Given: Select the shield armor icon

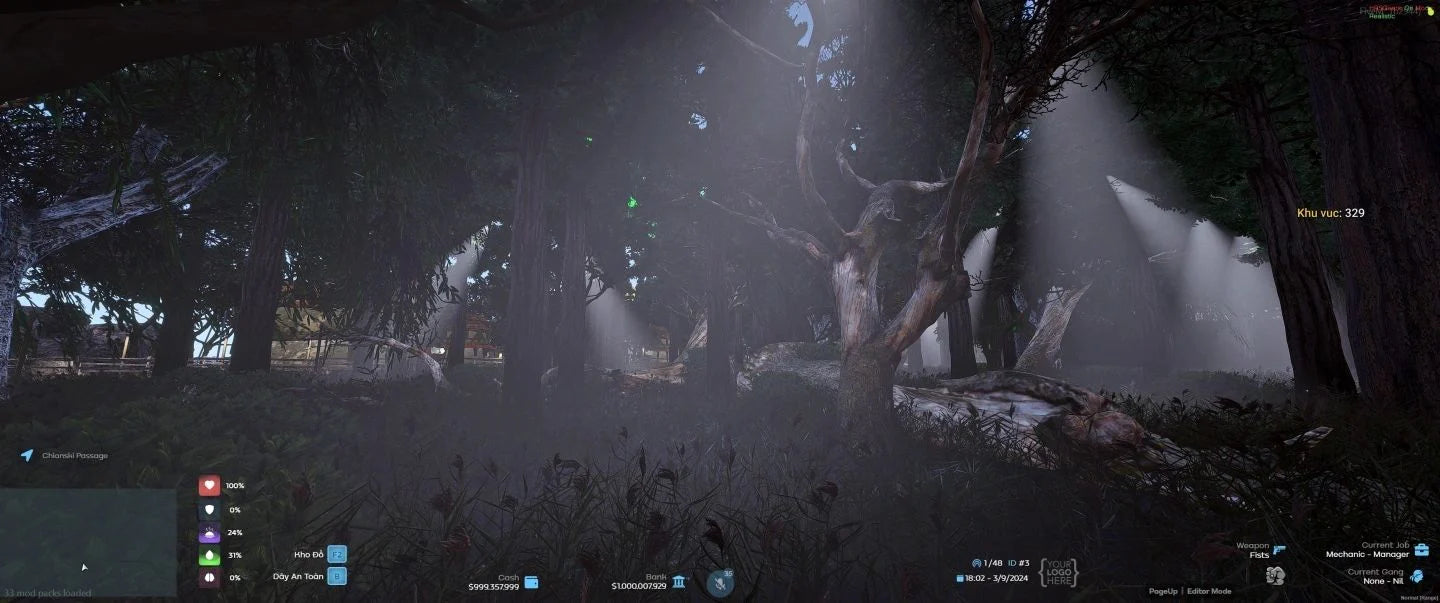Looking at the screenshot, I should click(209, 509).
